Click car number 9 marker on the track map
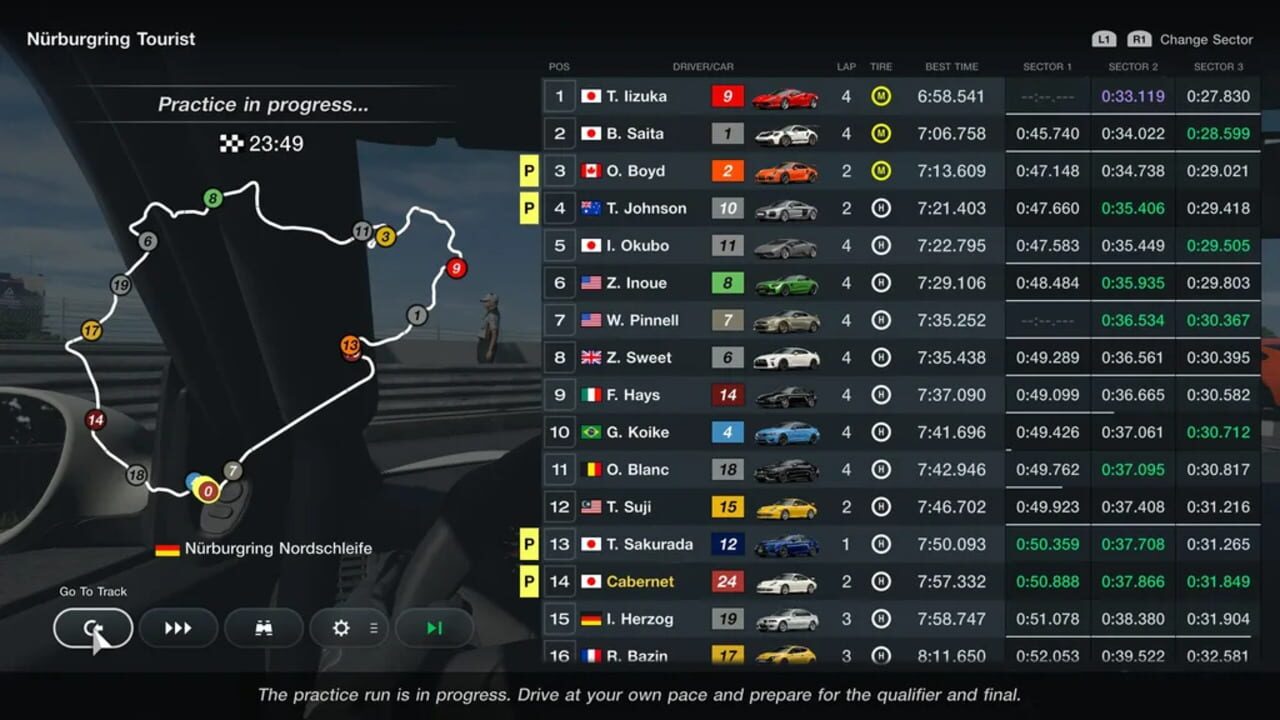The image size is (1280, 720). 456,268
